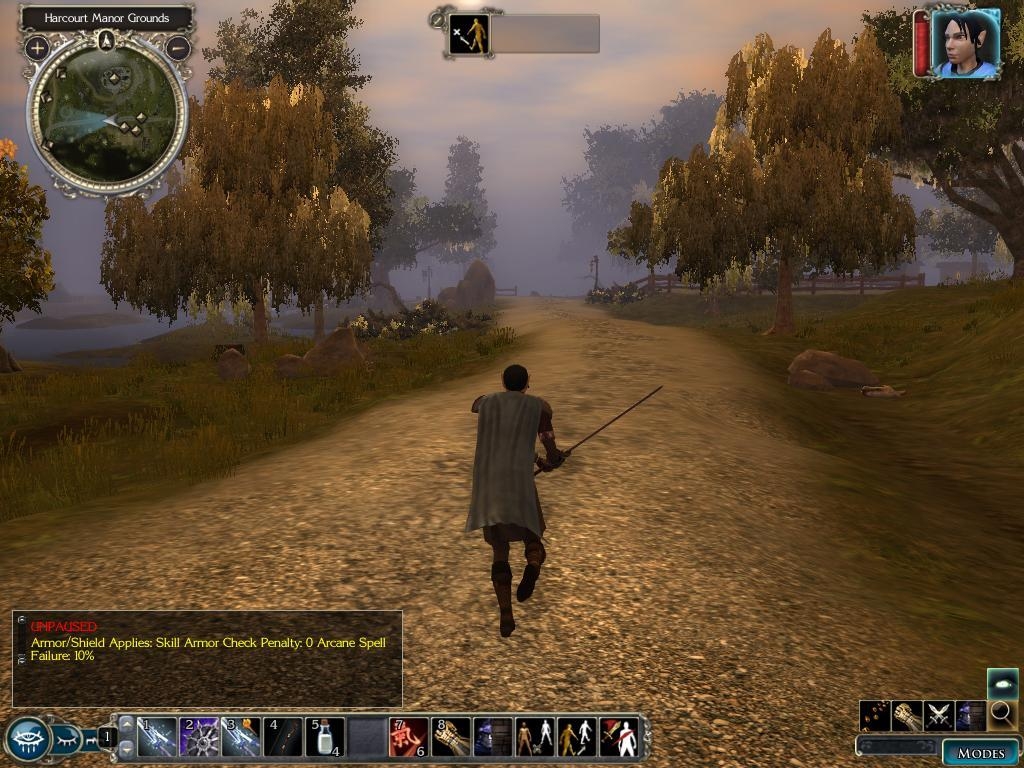The height and width of the screenshot is (768, 1024).
Task: Toggle the glowing eye detect mode icon
Action: 1002,684
